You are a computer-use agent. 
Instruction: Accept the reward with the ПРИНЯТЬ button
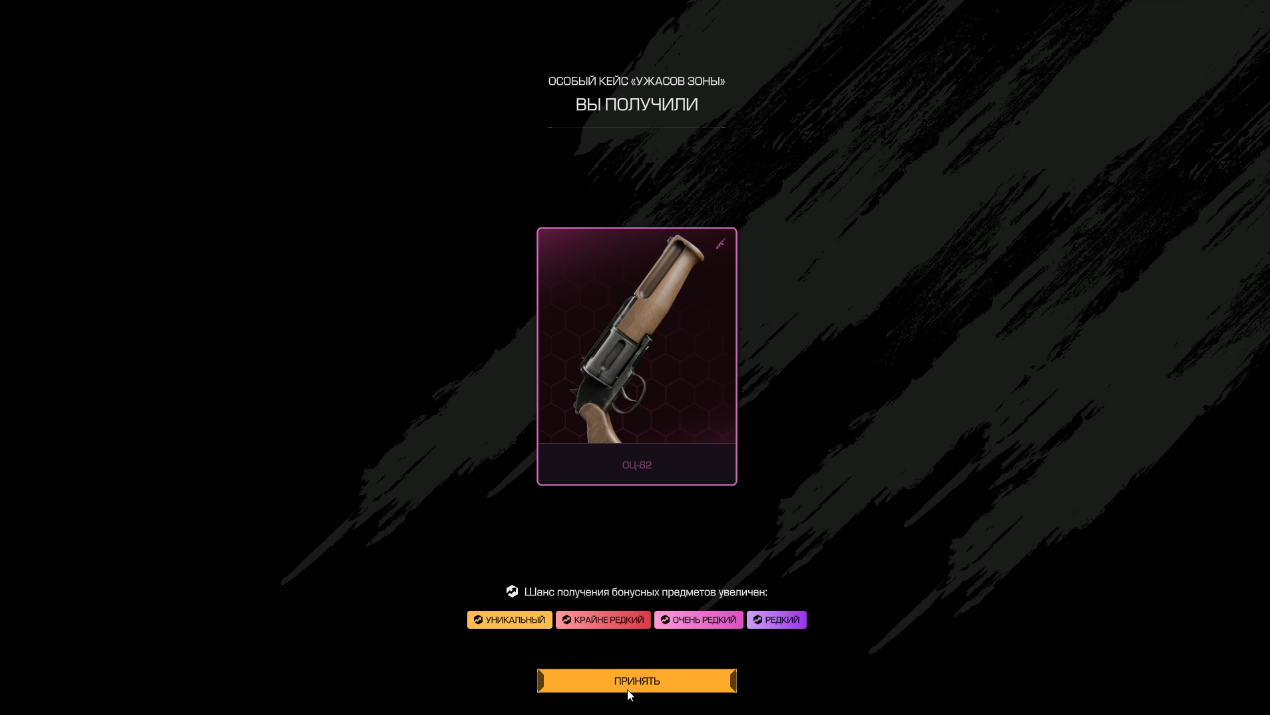click(x=636, y=681)
